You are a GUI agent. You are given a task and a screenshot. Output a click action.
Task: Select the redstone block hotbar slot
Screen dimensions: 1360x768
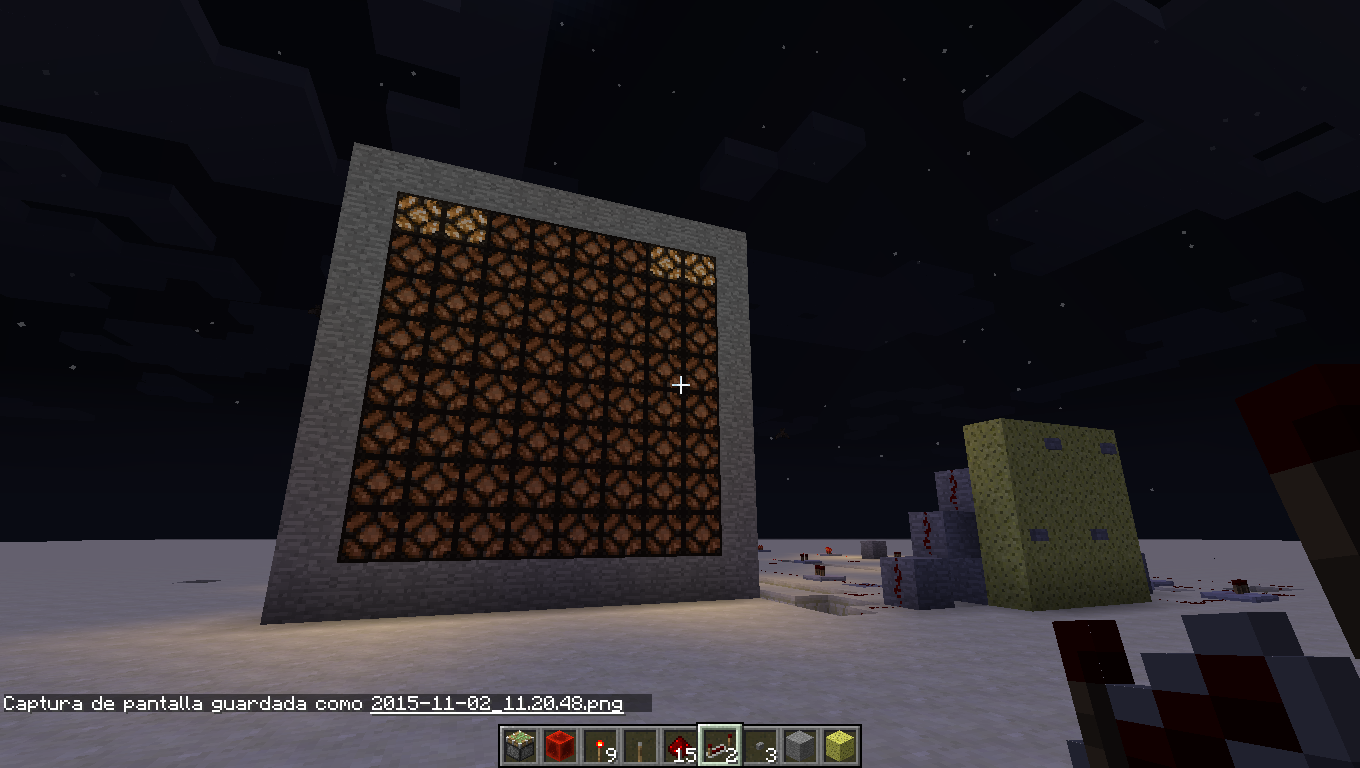560,746
